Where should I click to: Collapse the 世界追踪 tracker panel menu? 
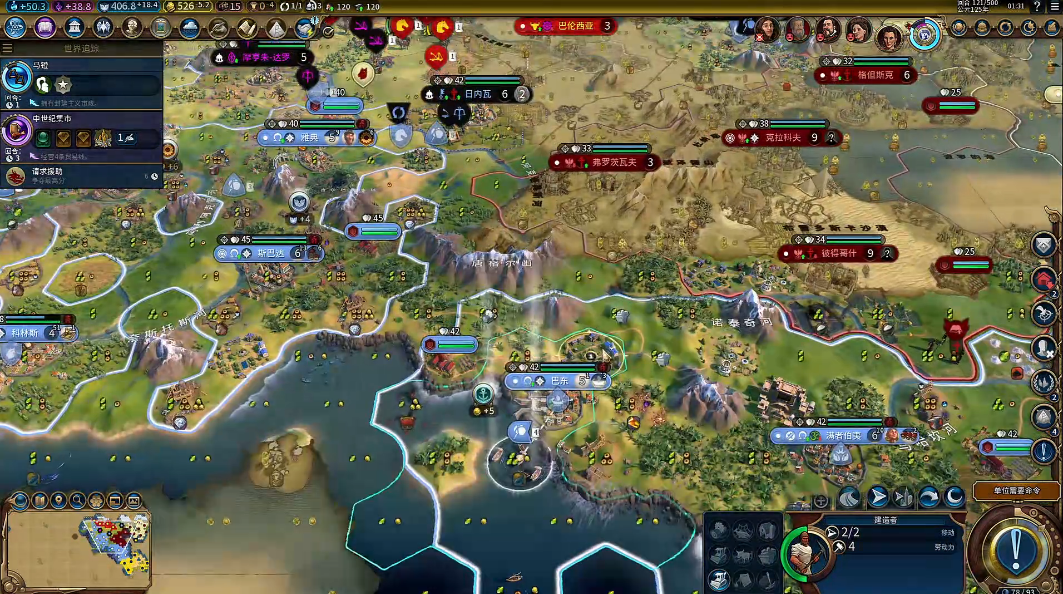point(8,47)
